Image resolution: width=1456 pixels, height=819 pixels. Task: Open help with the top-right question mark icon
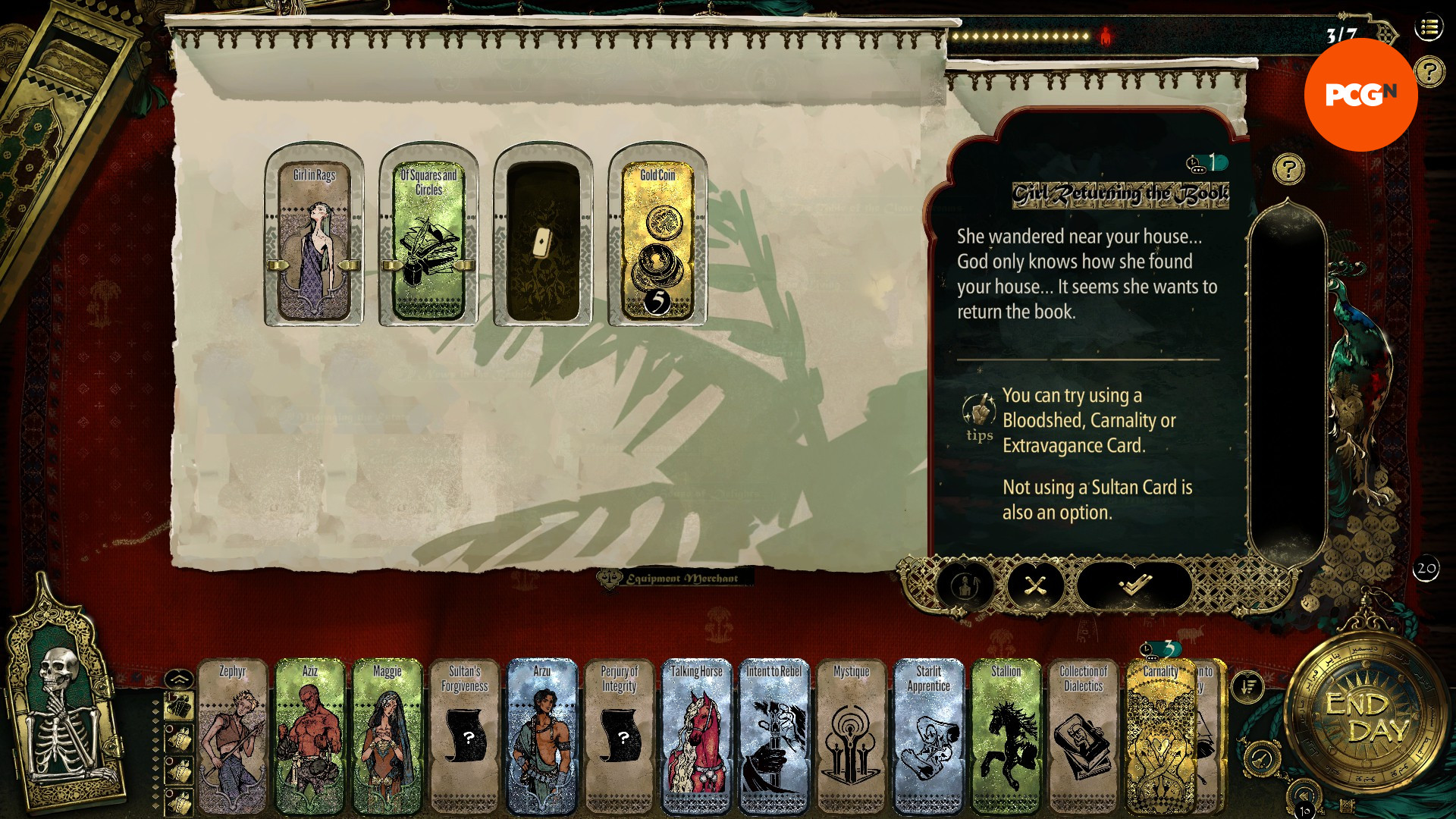(x=1428, y=72)
